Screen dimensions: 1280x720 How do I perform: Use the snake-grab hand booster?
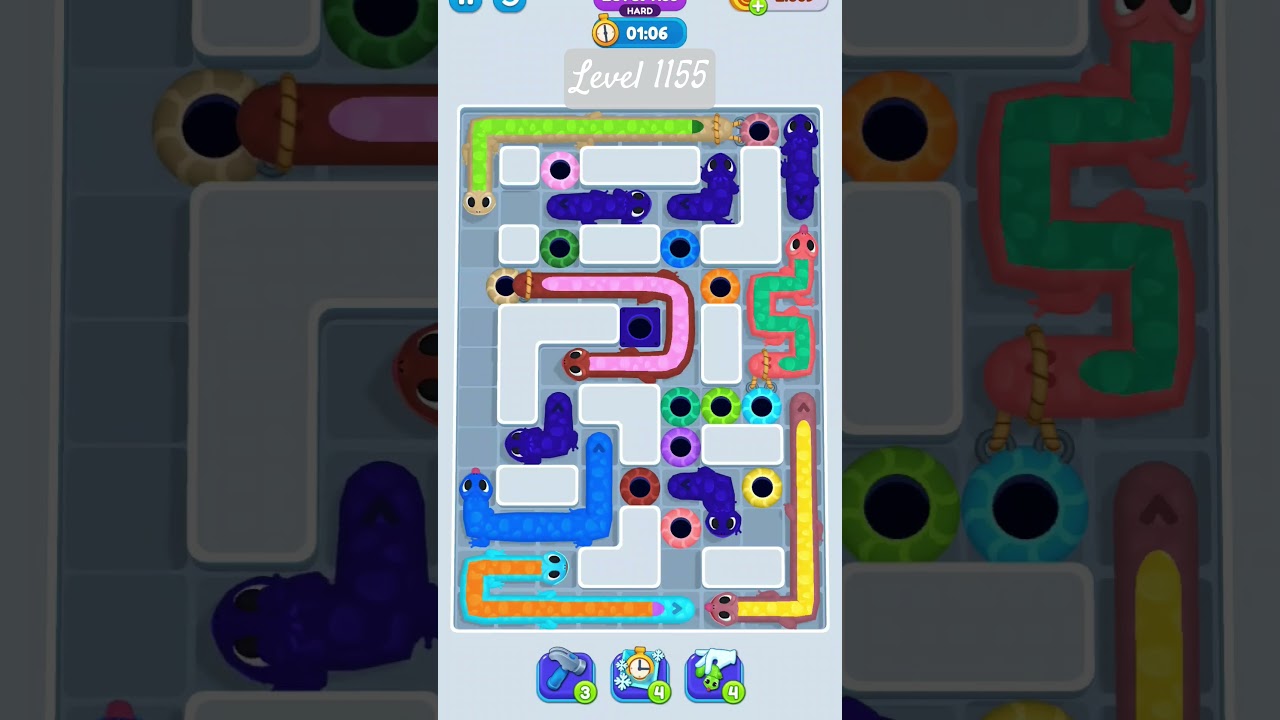click(714, 677)
